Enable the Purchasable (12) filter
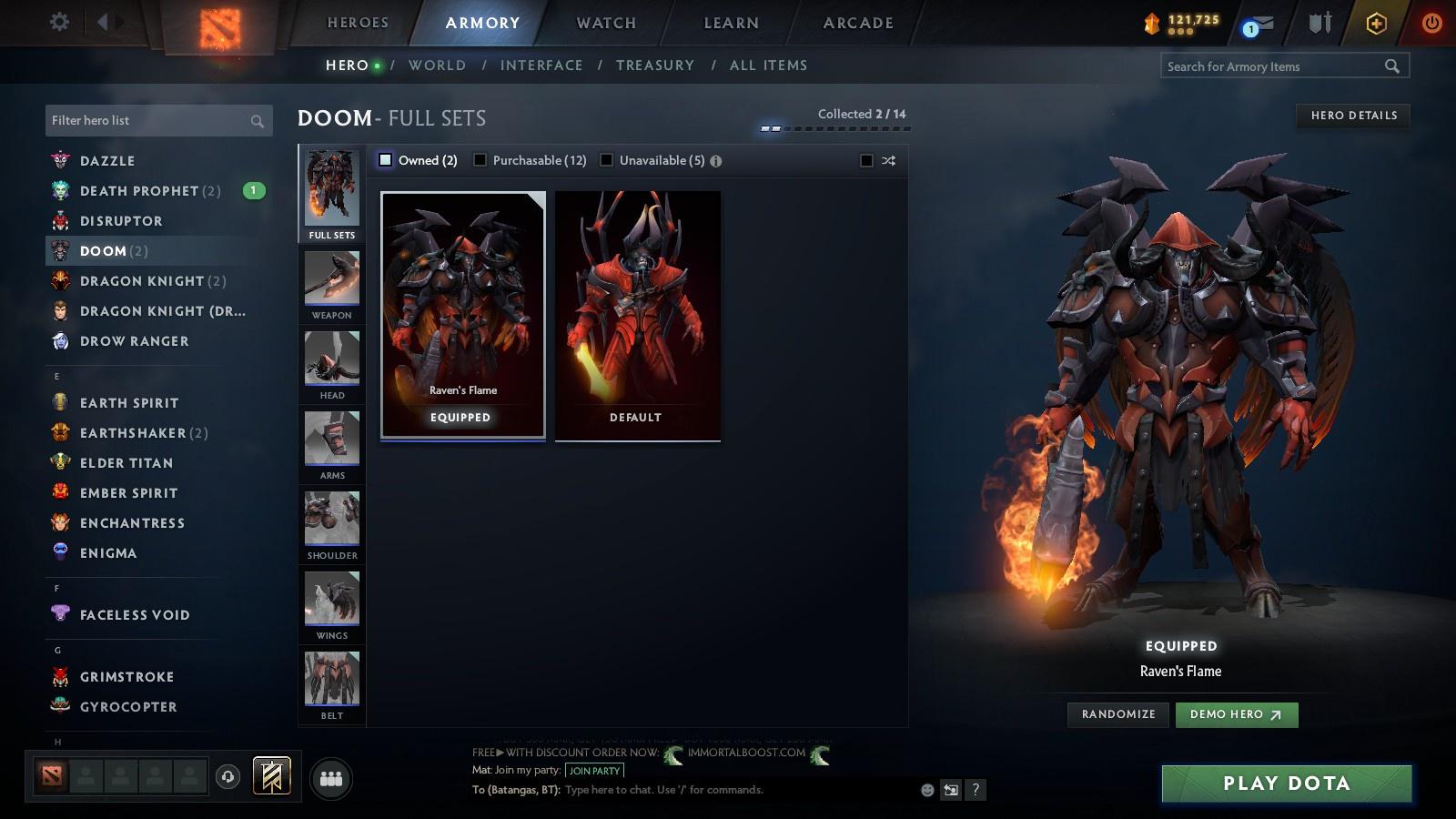The width and height of the screenshot is (1456, 819). point(480,159)
